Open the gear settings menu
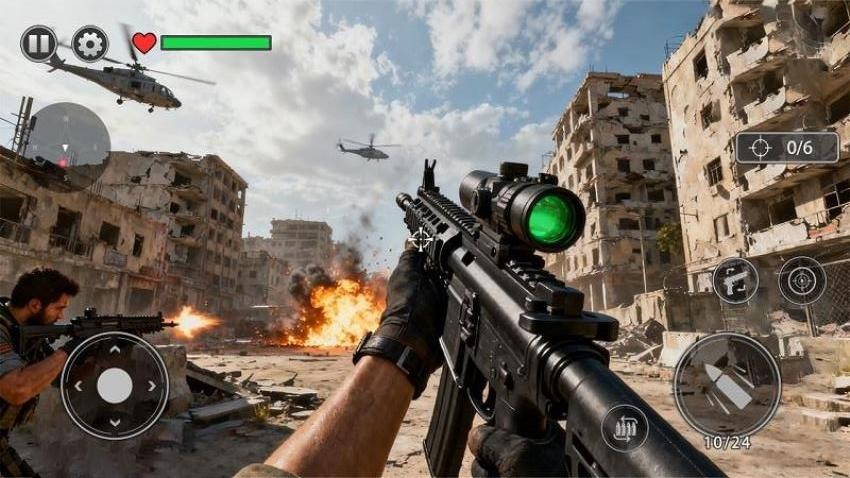The width and height of the screenshot is (850, 478). (x=90, y=43)
